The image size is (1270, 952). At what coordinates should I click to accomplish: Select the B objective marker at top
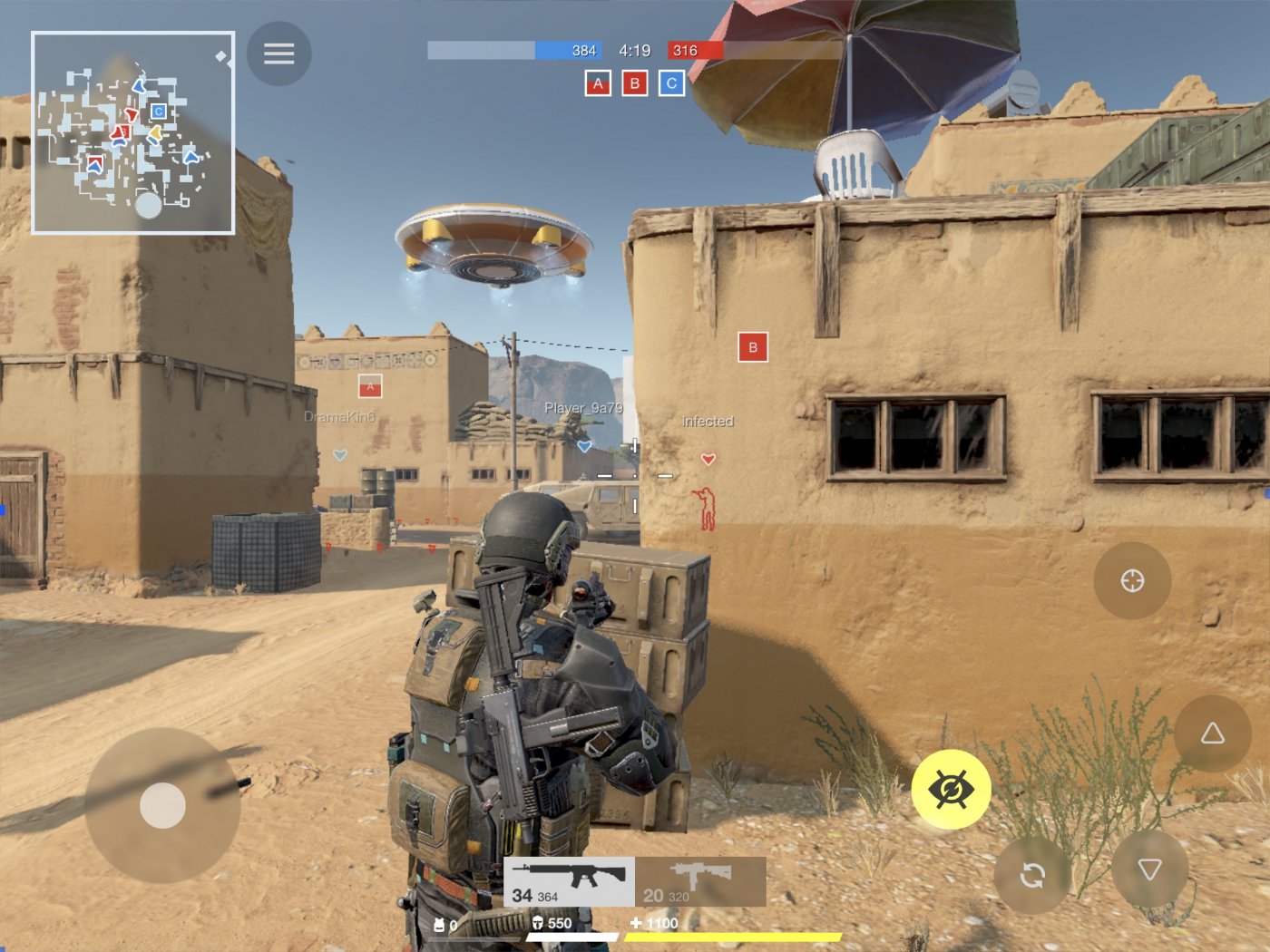point(633,83)
